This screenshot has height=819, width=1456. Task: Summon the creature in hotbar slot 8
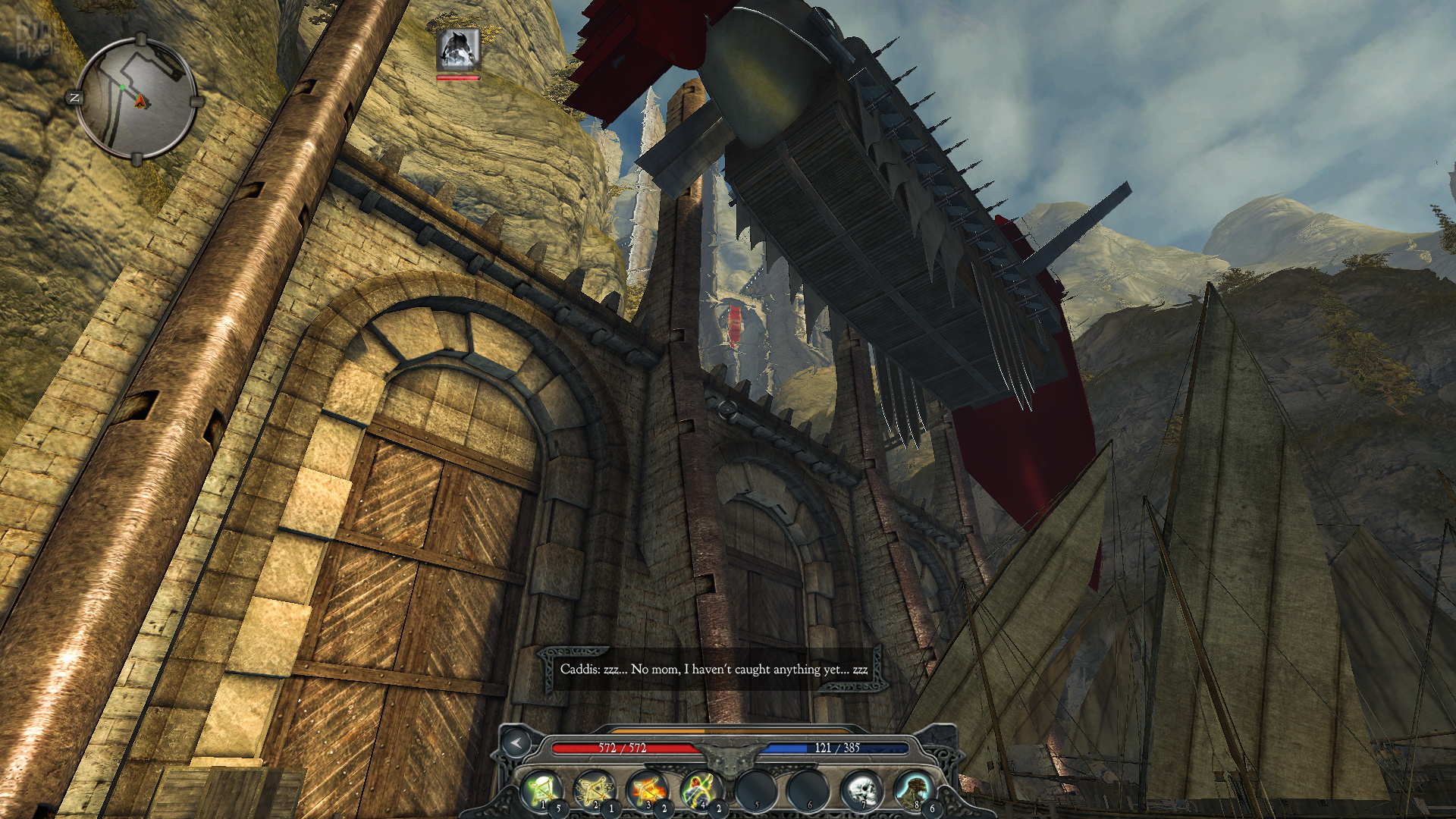(x=914, y=789)
